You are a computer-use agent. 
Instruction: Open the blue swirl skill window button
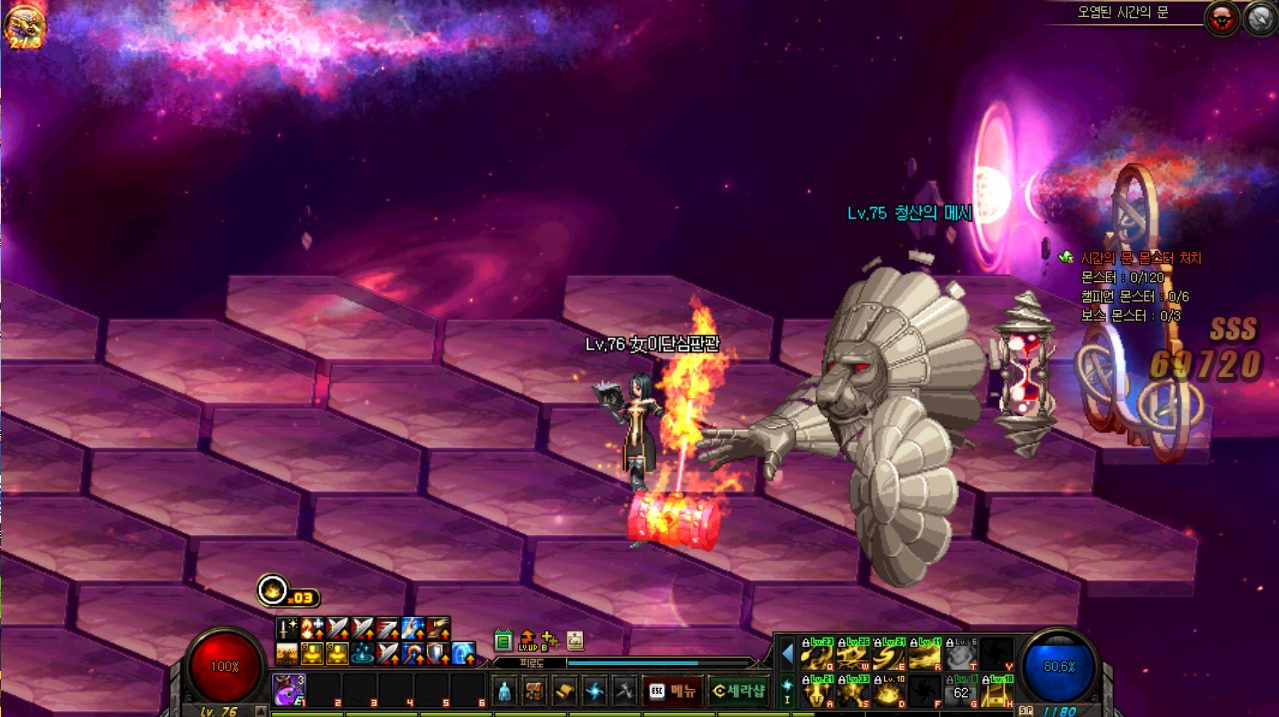coord(595,690)
